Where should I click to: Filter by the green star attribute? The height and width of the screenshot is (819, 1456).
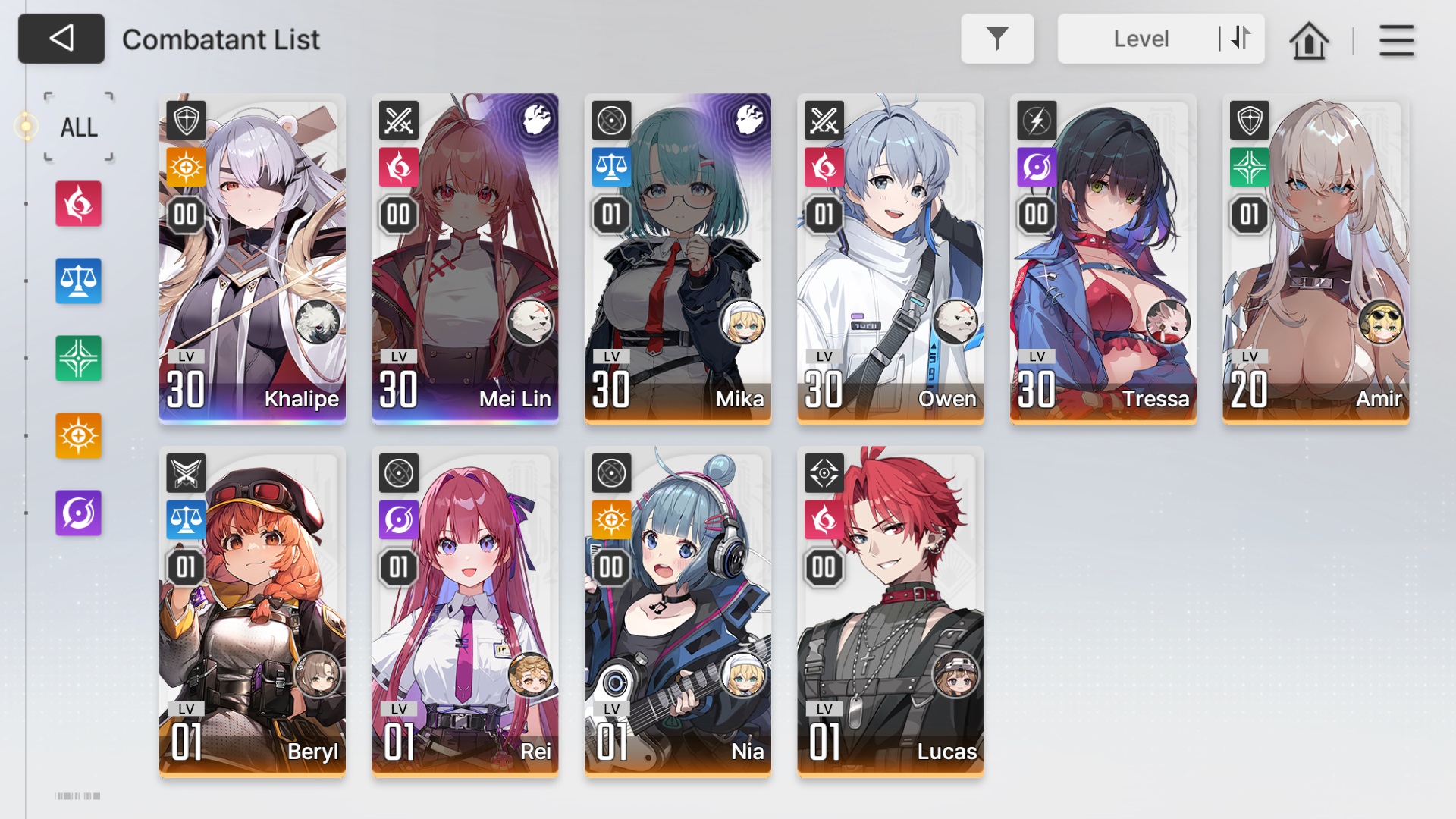click(x=78, y=359)
